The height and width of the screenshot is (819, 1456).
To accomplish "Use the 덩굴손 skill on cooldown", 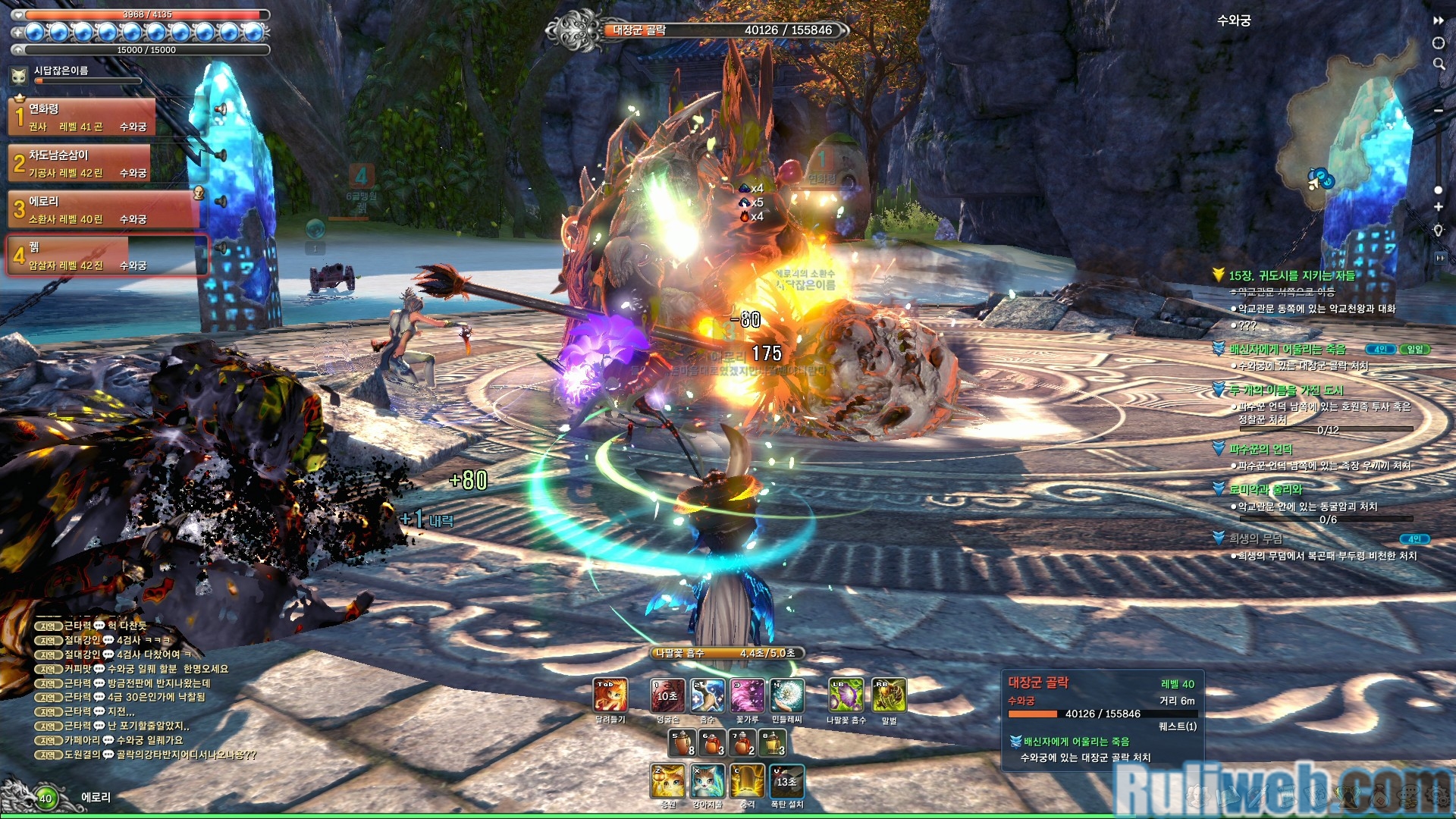I will [667, 695].
